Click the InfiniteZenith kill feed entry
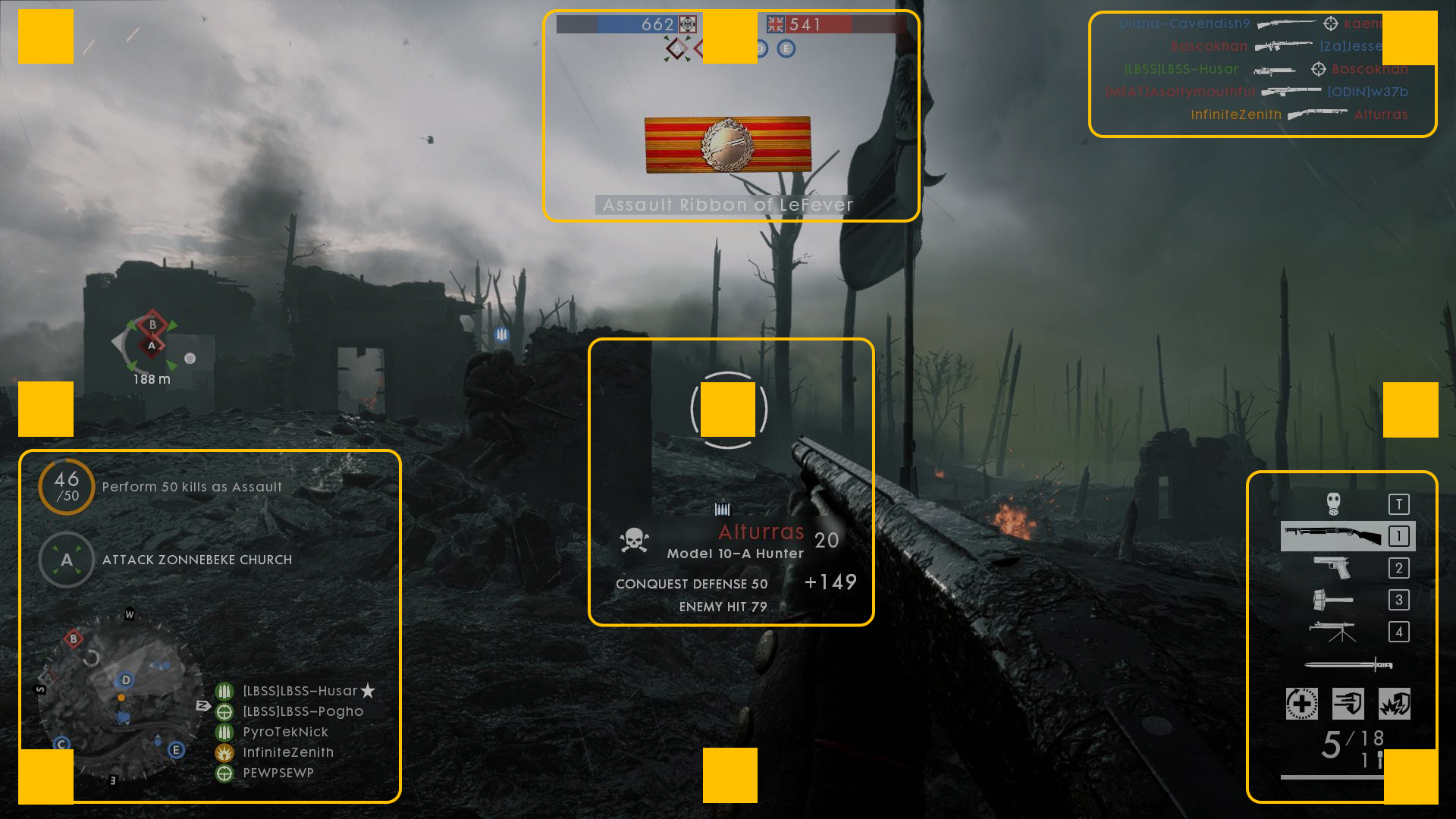This screenshot has height=819, width=1456. tap(1236, 115)
